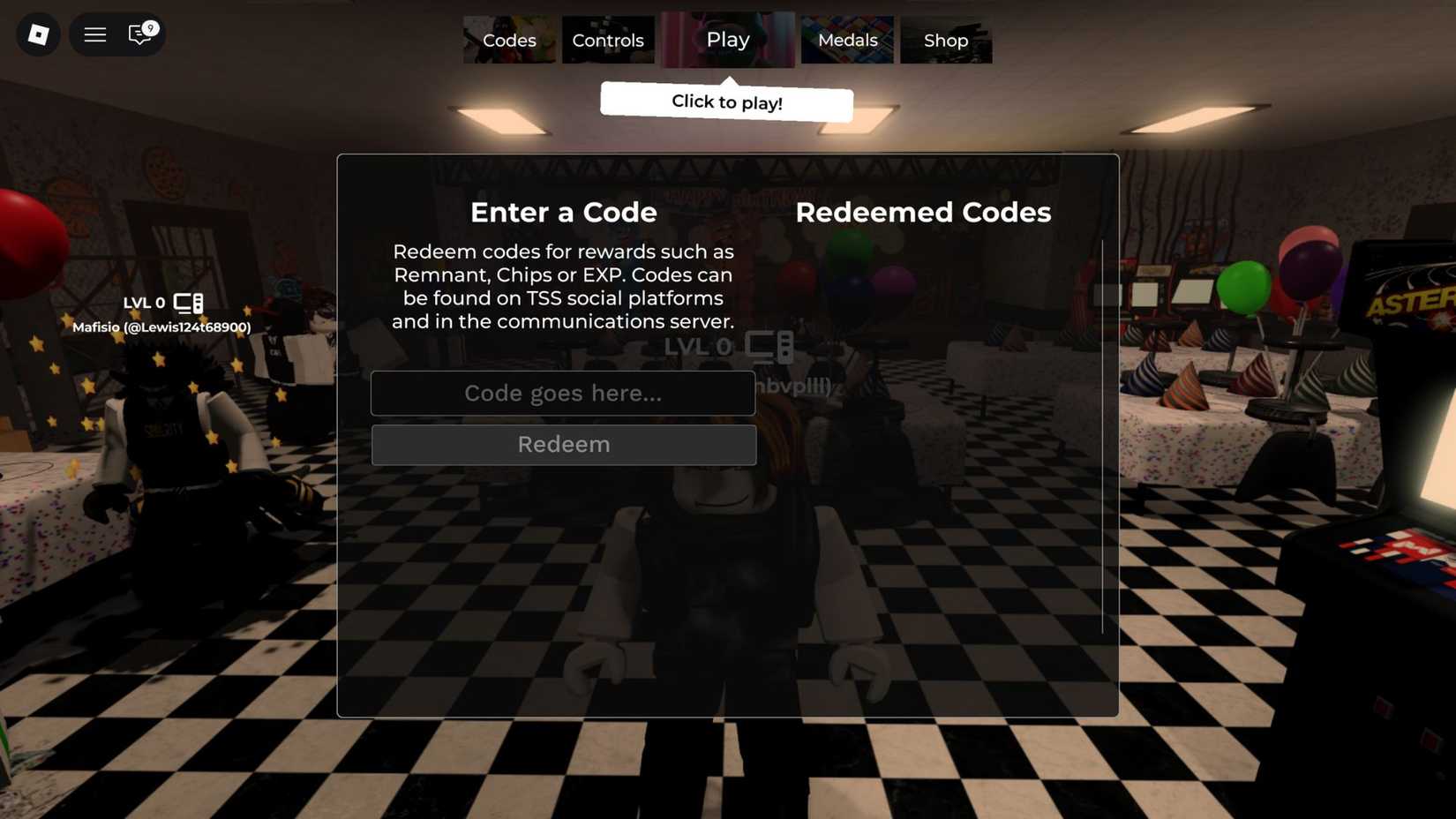Click the device icon beside Mafisio's LVL 0

tap(189, 302)
